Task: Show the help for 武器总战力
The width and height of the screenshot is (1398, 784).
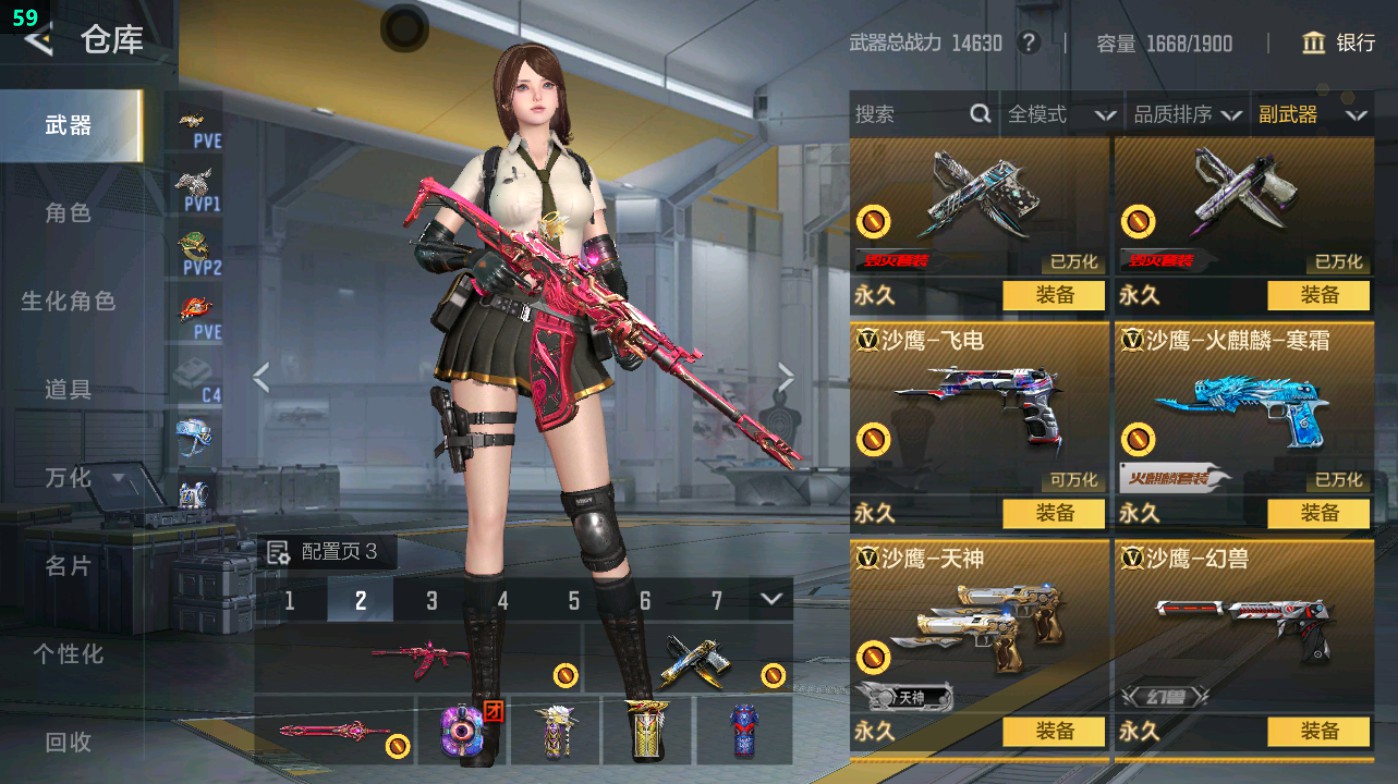Action: tap(1028, 43)
